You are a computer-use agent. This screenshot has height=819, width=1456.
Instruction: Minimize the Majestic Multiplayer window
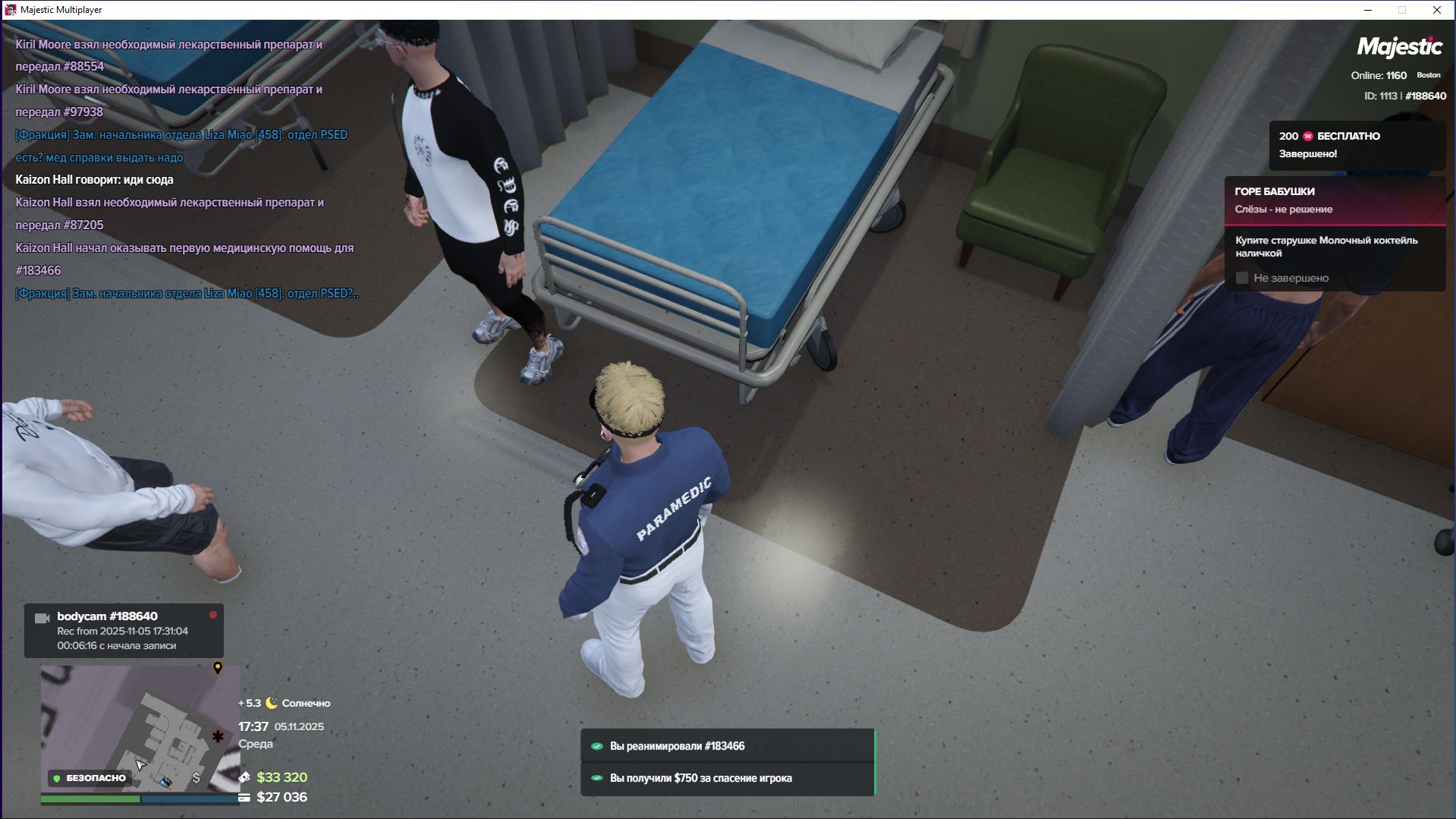click(x=1368, y=10)
